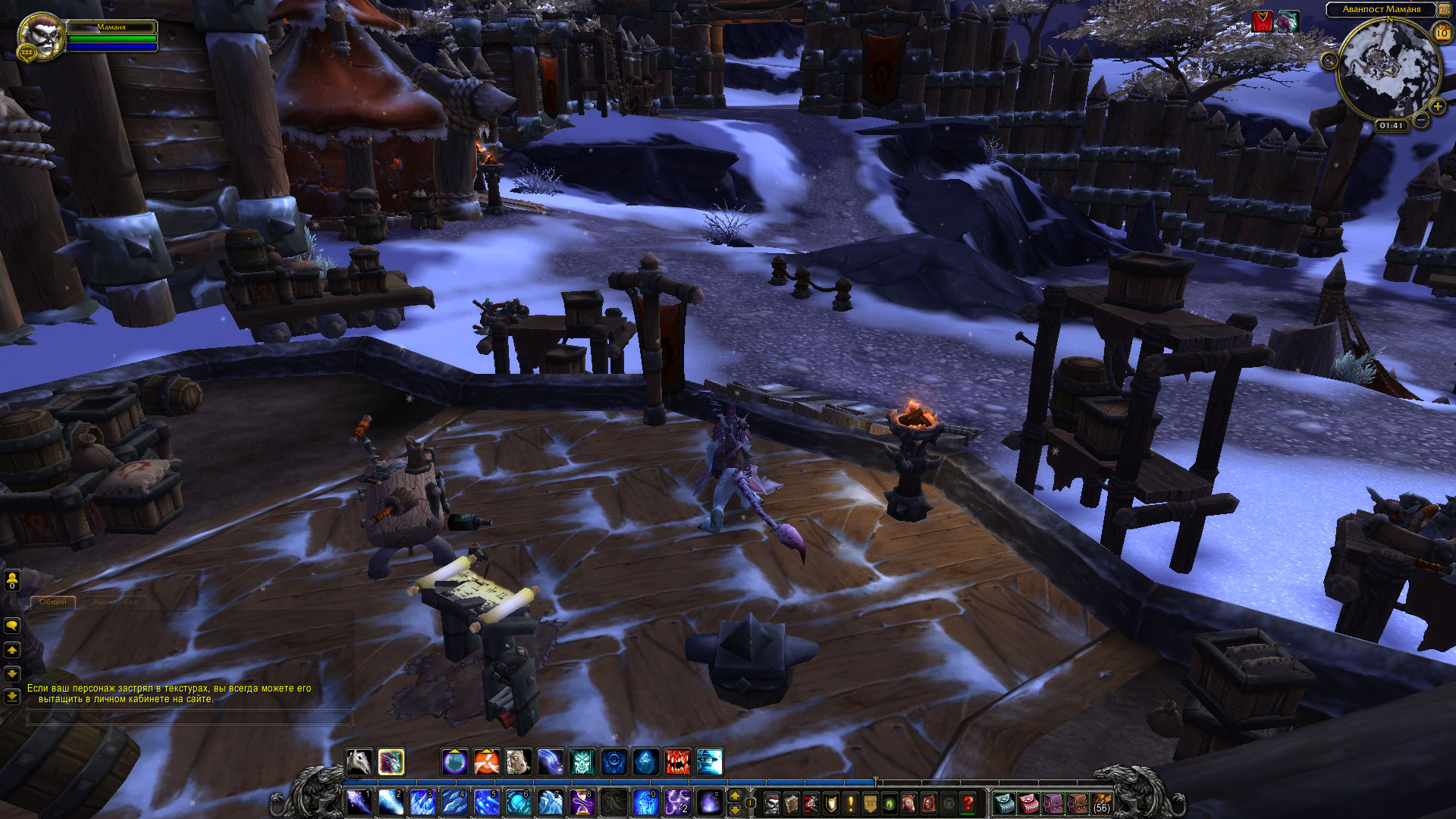This screenshot has width=1456, height=819.
Task: Click the circular minimap
Action: [1388, 70]
